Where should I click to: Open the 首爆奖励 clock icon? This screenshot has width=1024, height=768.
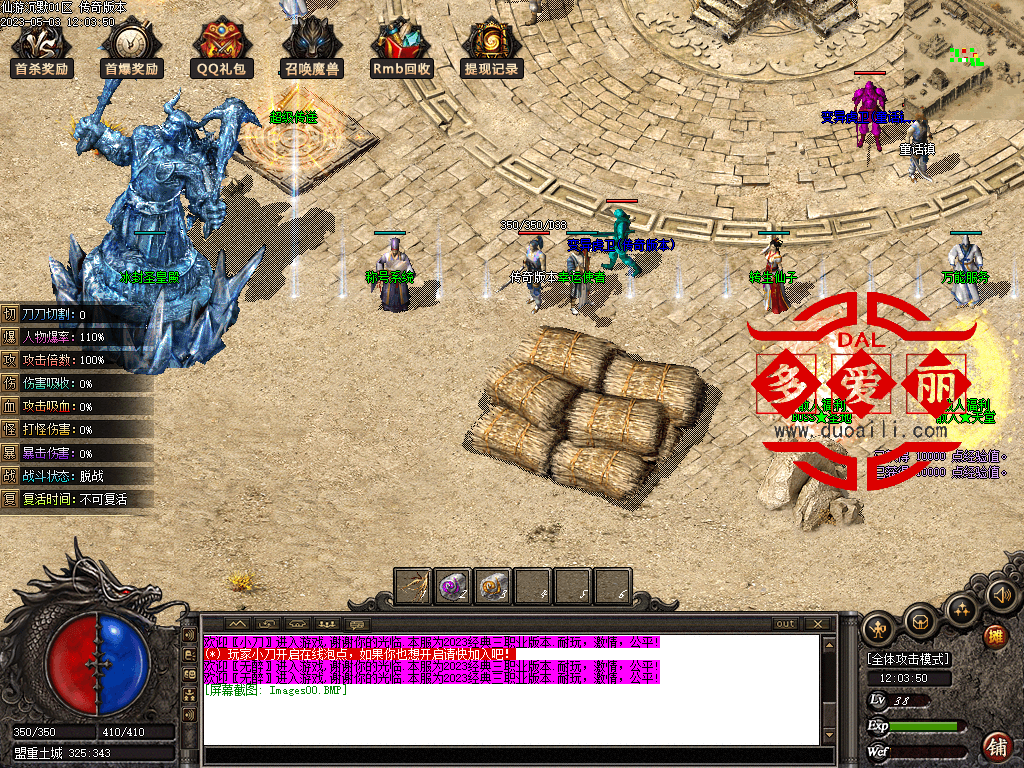[132, 50]
